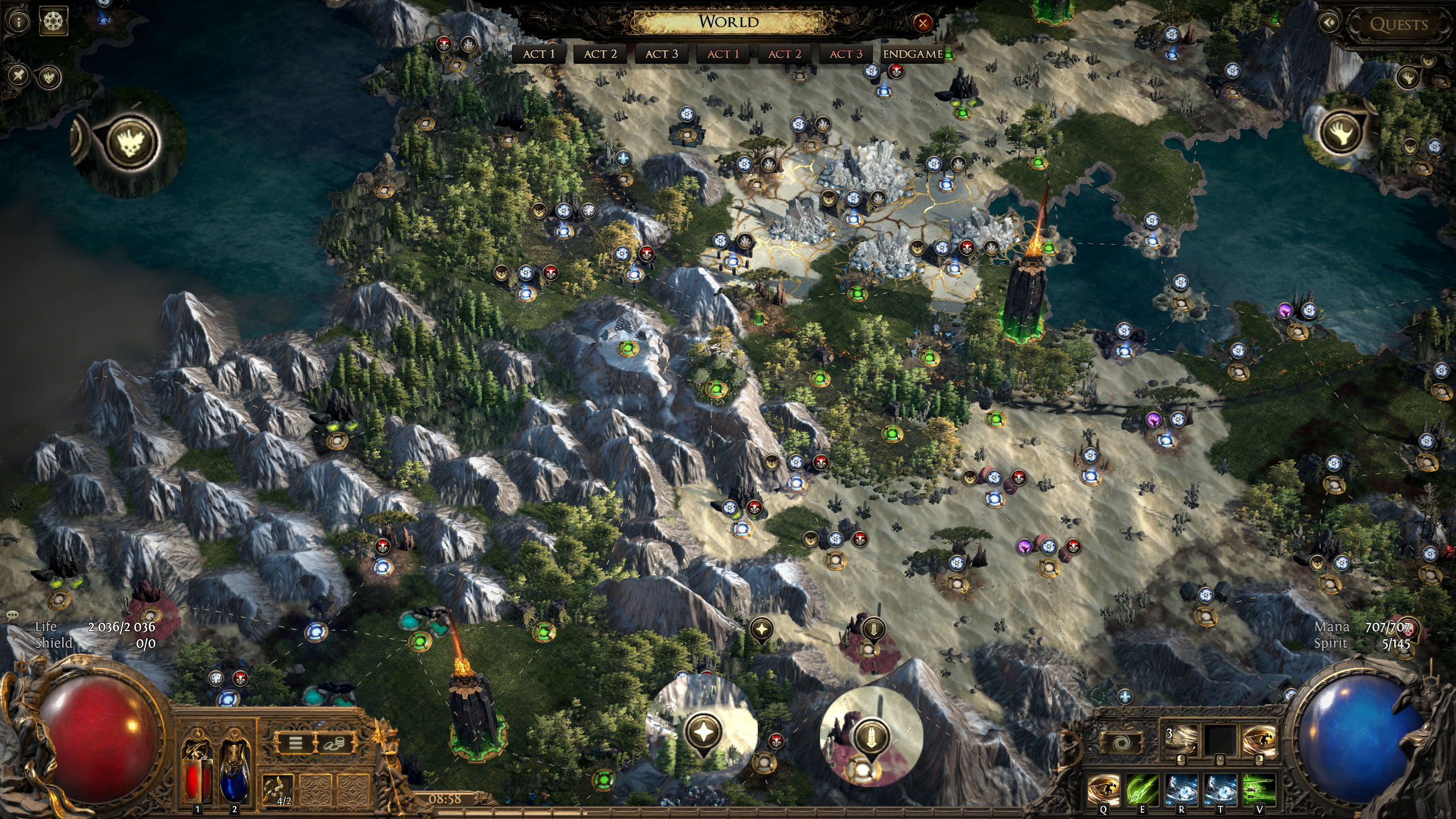Open the coin stack shop button

click(x=333, y=743)
